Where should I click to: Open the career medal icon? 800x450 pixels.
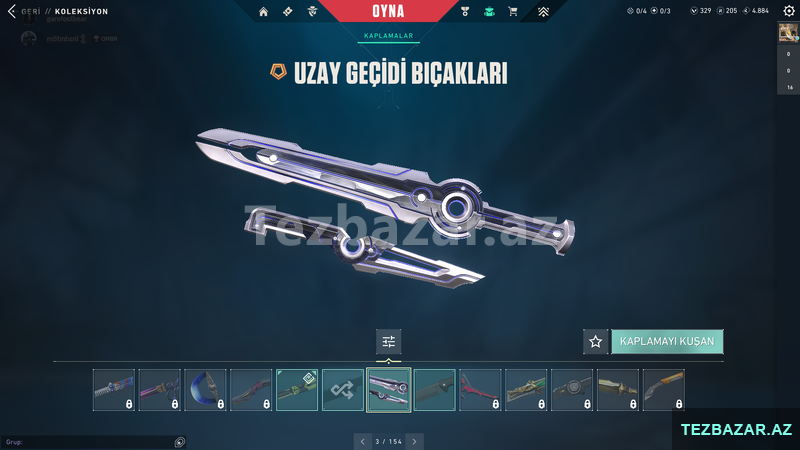(465, 12)
